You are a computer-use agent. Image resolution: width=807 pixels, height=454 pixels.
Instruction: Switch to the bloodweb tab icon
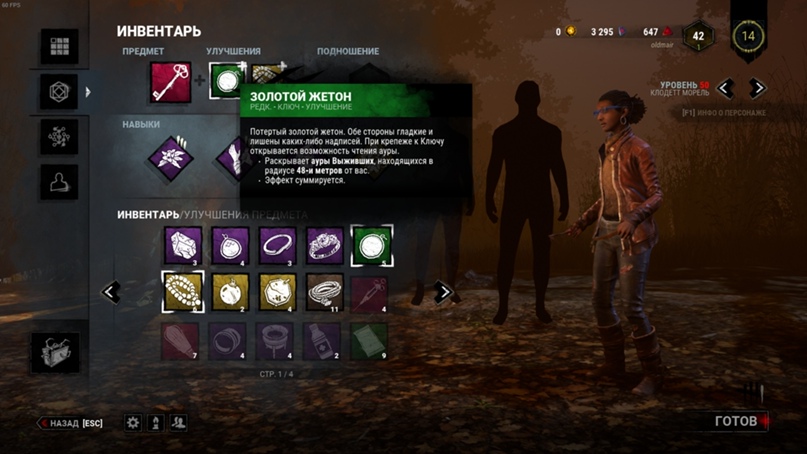point(59,136)
